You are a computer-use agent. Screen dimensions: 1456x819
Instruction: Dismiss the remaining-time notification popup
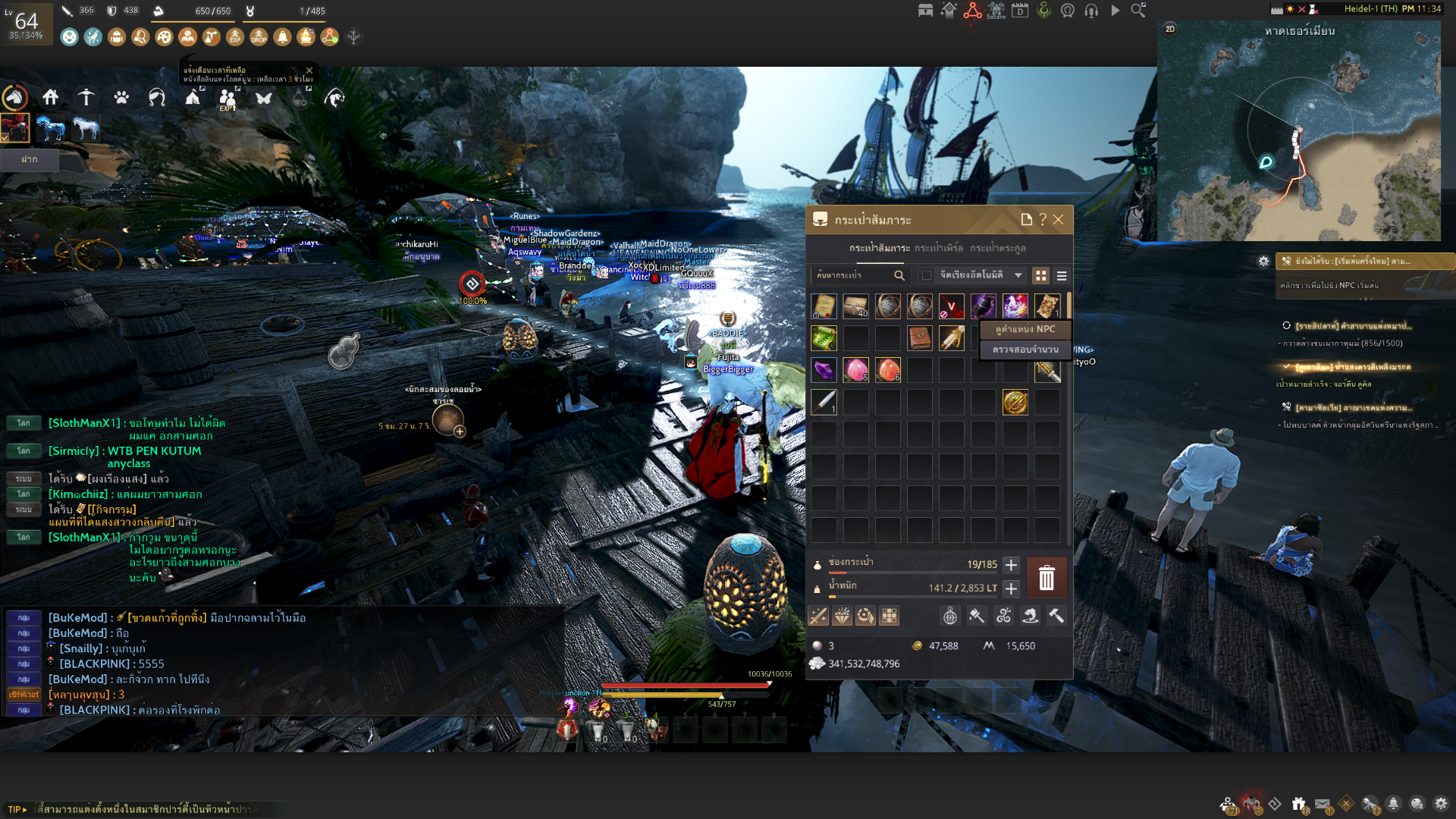tap(309, 71)
